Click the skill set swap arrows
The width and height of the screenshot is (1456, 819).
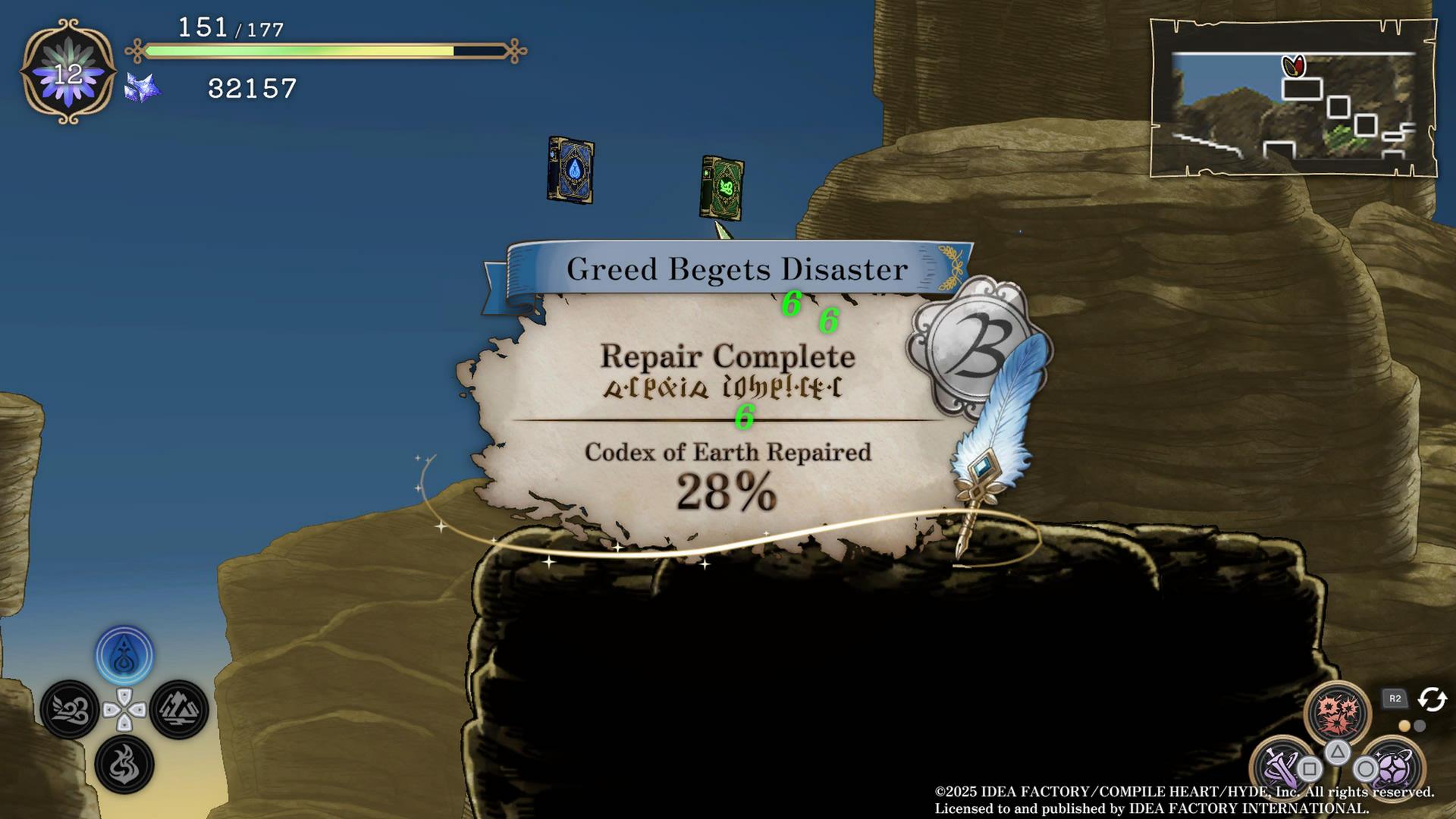(1432, 698)
